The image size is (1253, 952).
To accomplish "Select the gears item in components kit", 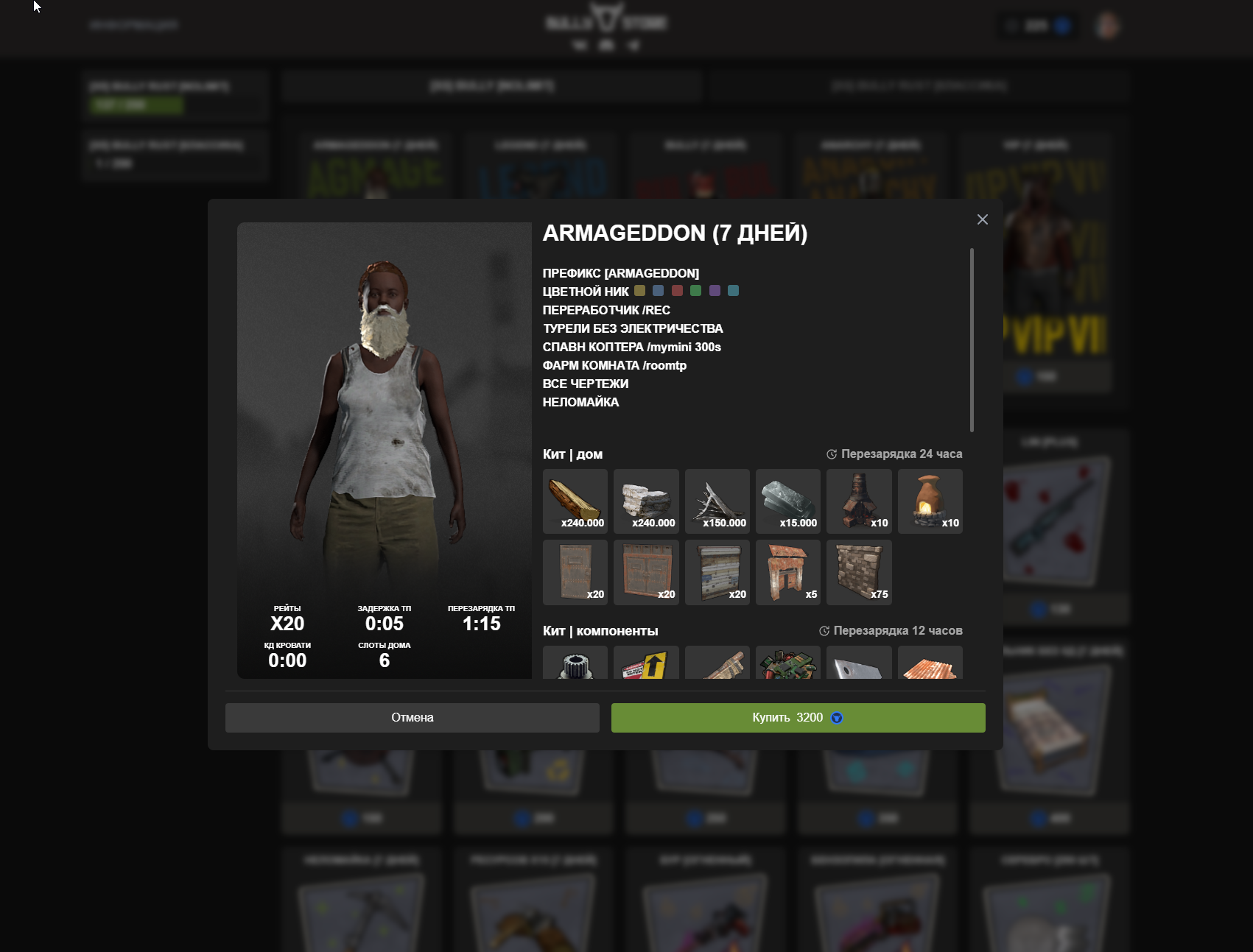I will (x=575, y=663).
